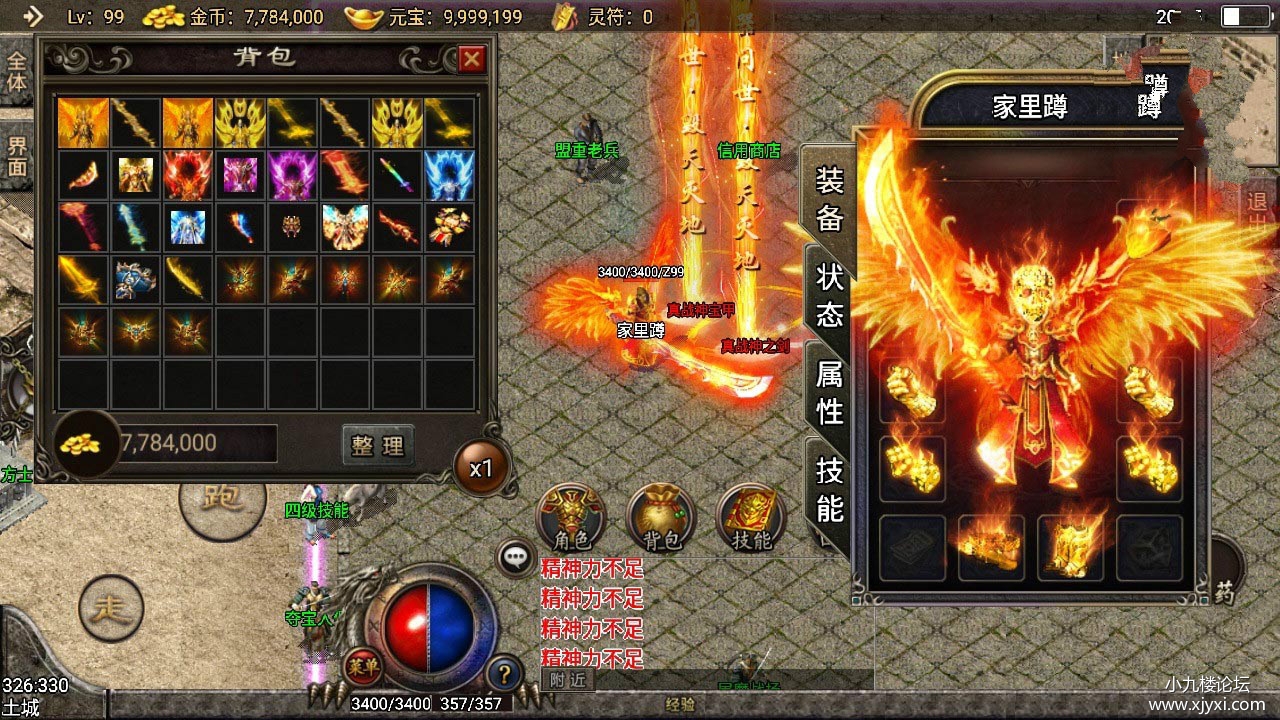The height and width of the screenshot is (720, 1280).
Task: Sort the bag with the 整理 button
Action: point(377,445)
